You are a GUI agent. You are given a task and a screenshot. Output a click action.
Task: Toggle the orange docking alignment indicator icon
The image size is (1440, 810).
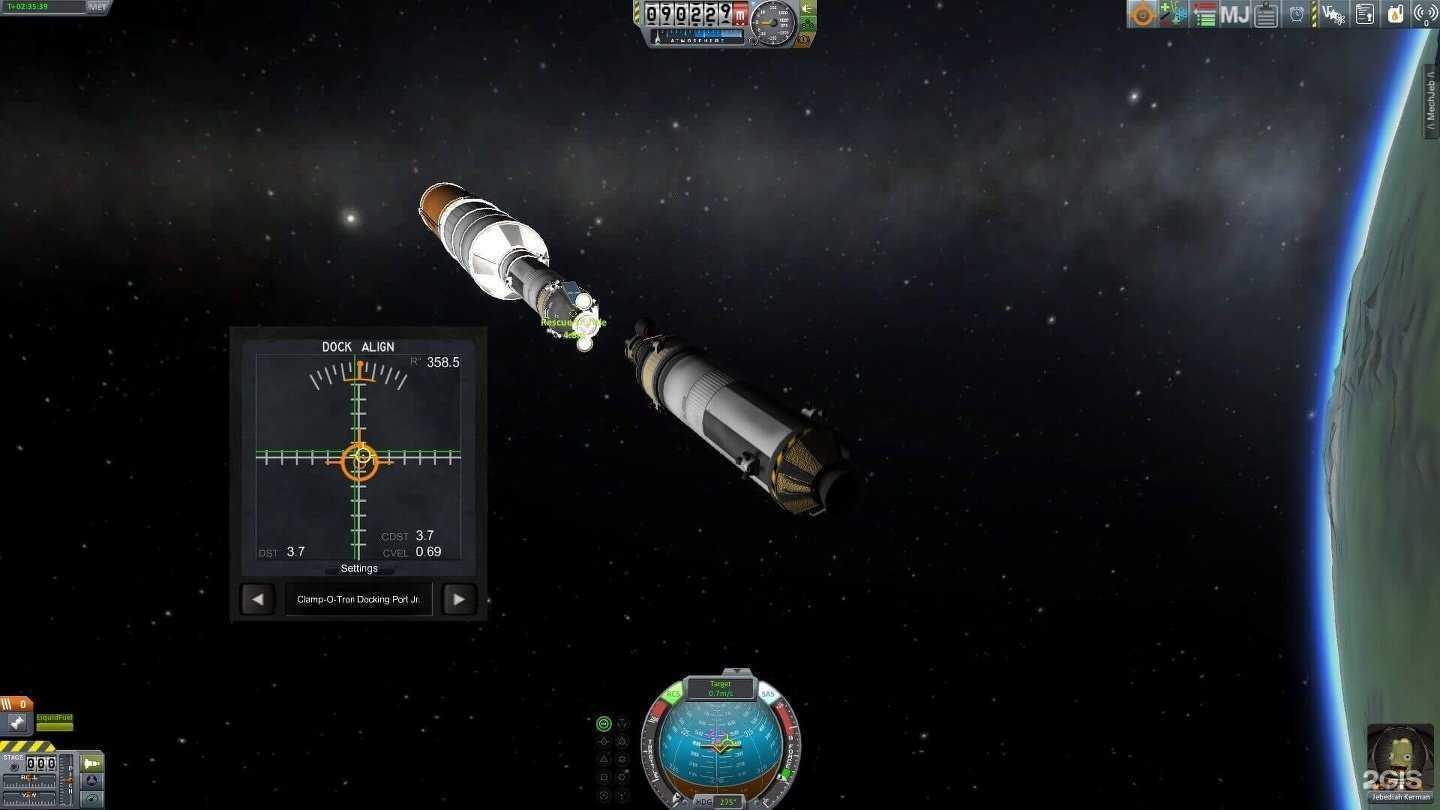(1142, 14)
